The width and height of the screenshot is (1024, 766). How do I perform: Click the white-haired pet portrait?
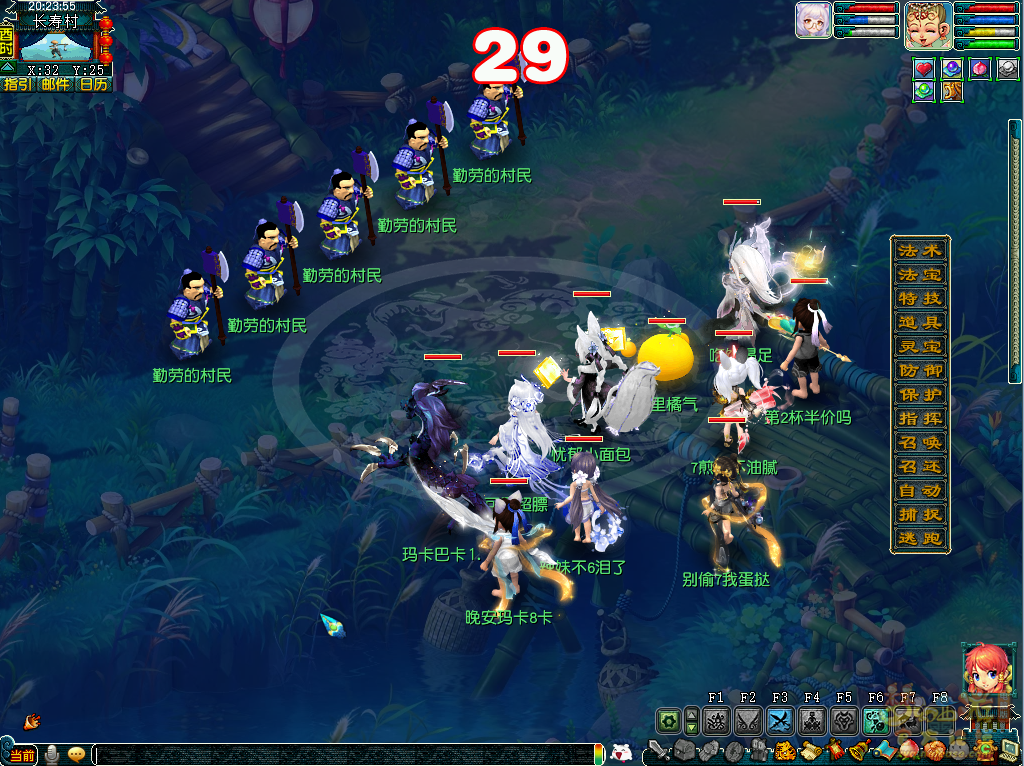[813, 20]
